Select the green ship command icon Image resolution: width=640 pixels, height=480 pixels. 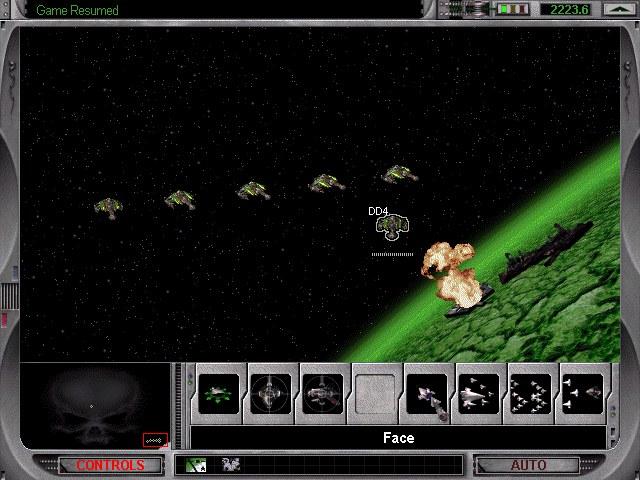click(220, 393)
